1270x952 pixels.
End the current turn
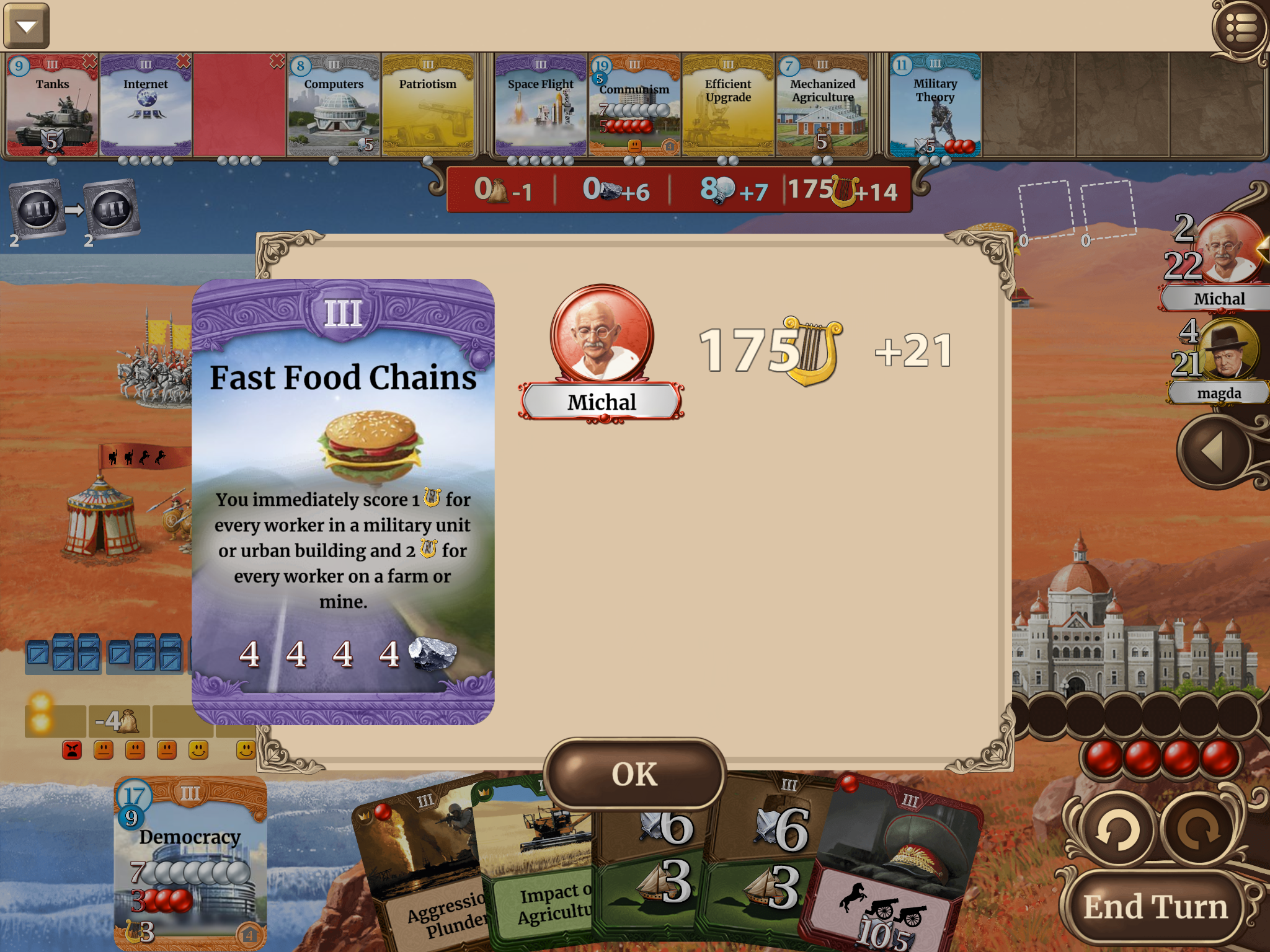pyautogui.click(x=1155, y=907)
